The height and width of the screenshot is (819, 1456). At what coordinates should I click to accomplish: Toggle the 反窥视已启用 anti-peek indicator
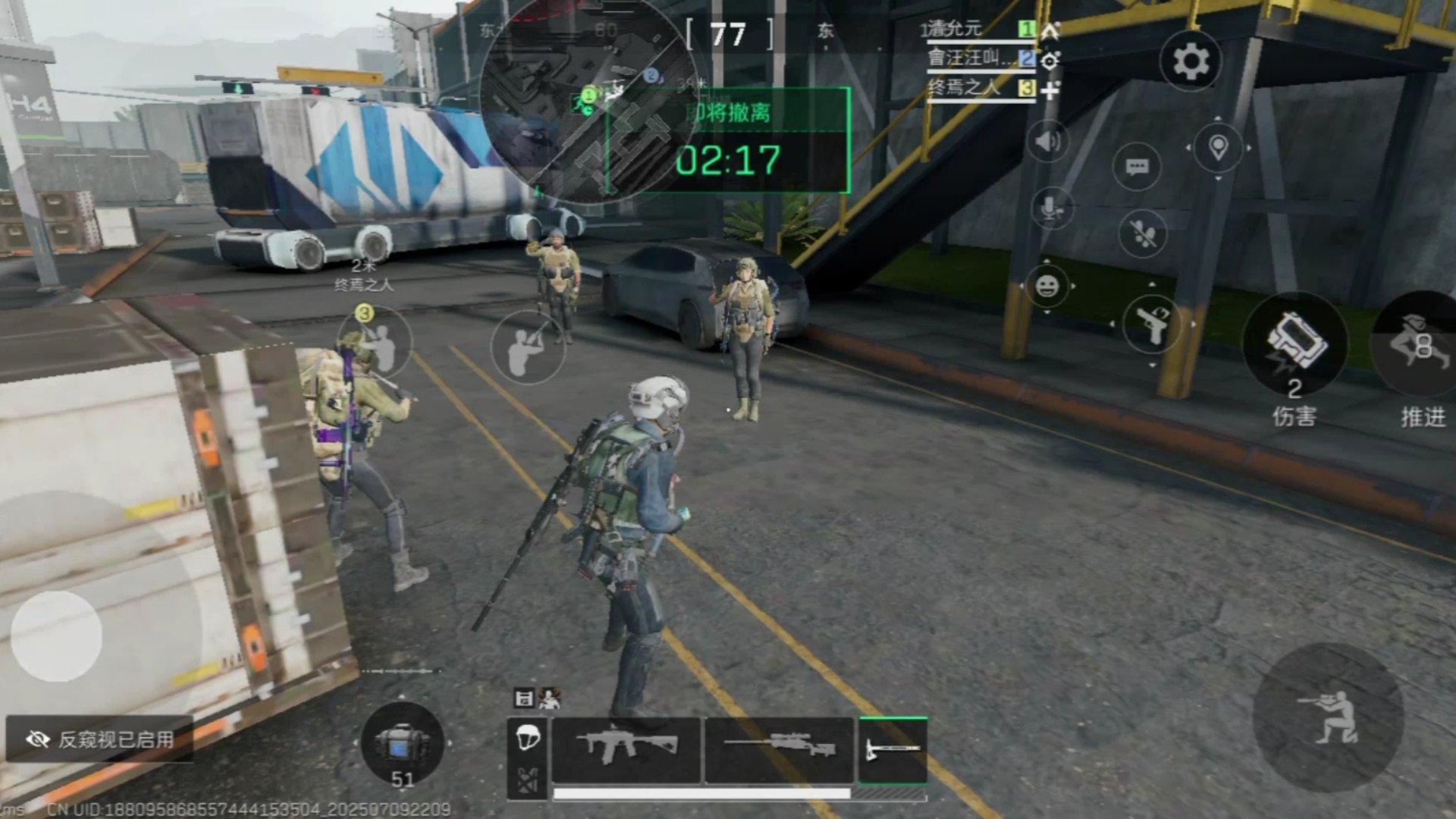click(99, 739)
